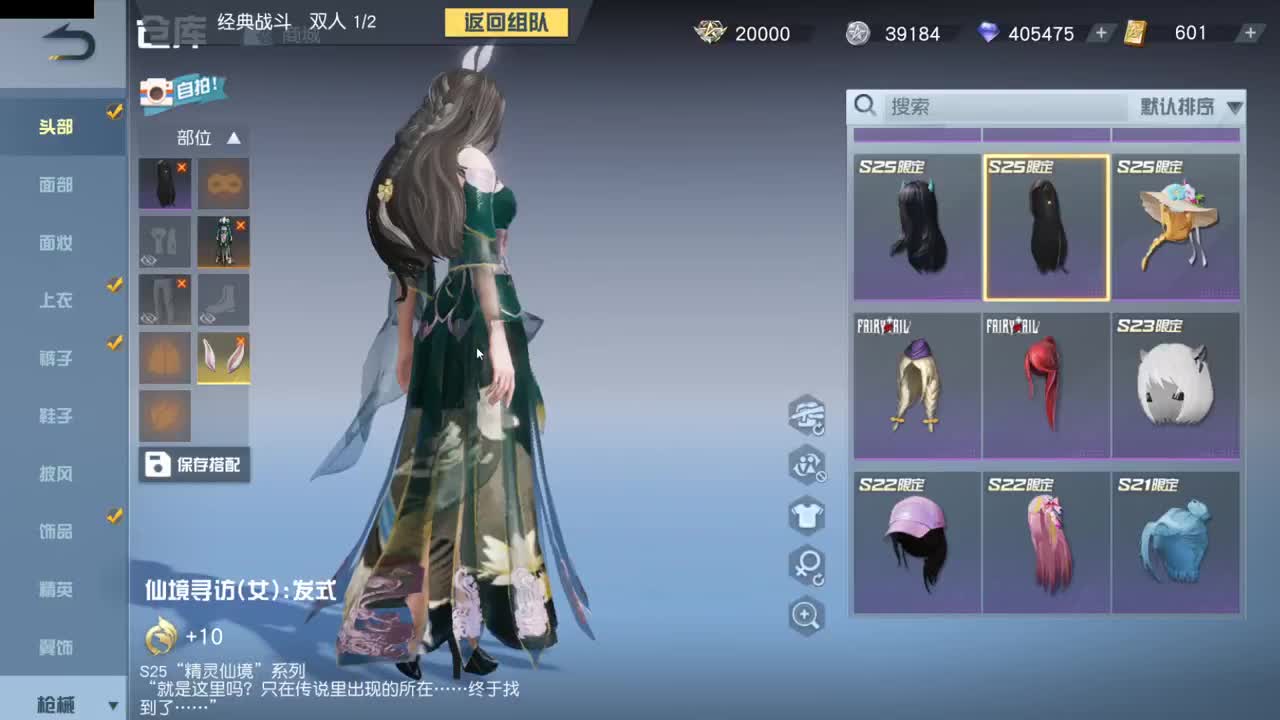The image size is (1280, 720).
Task: Click the 保存搭配 save outfit button
Action: coord(194,464)
